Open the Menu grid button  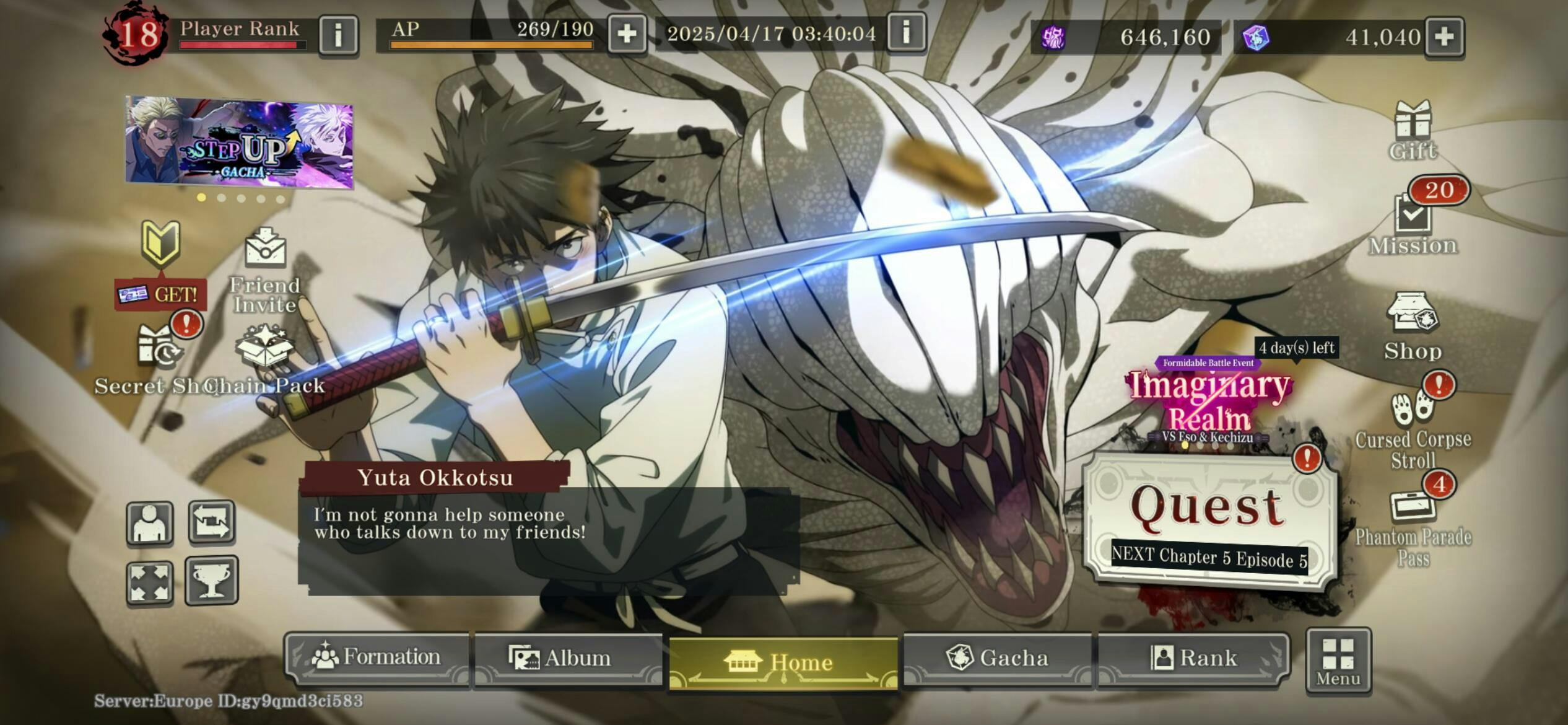pyautogui.click(x=1338, y=661)
